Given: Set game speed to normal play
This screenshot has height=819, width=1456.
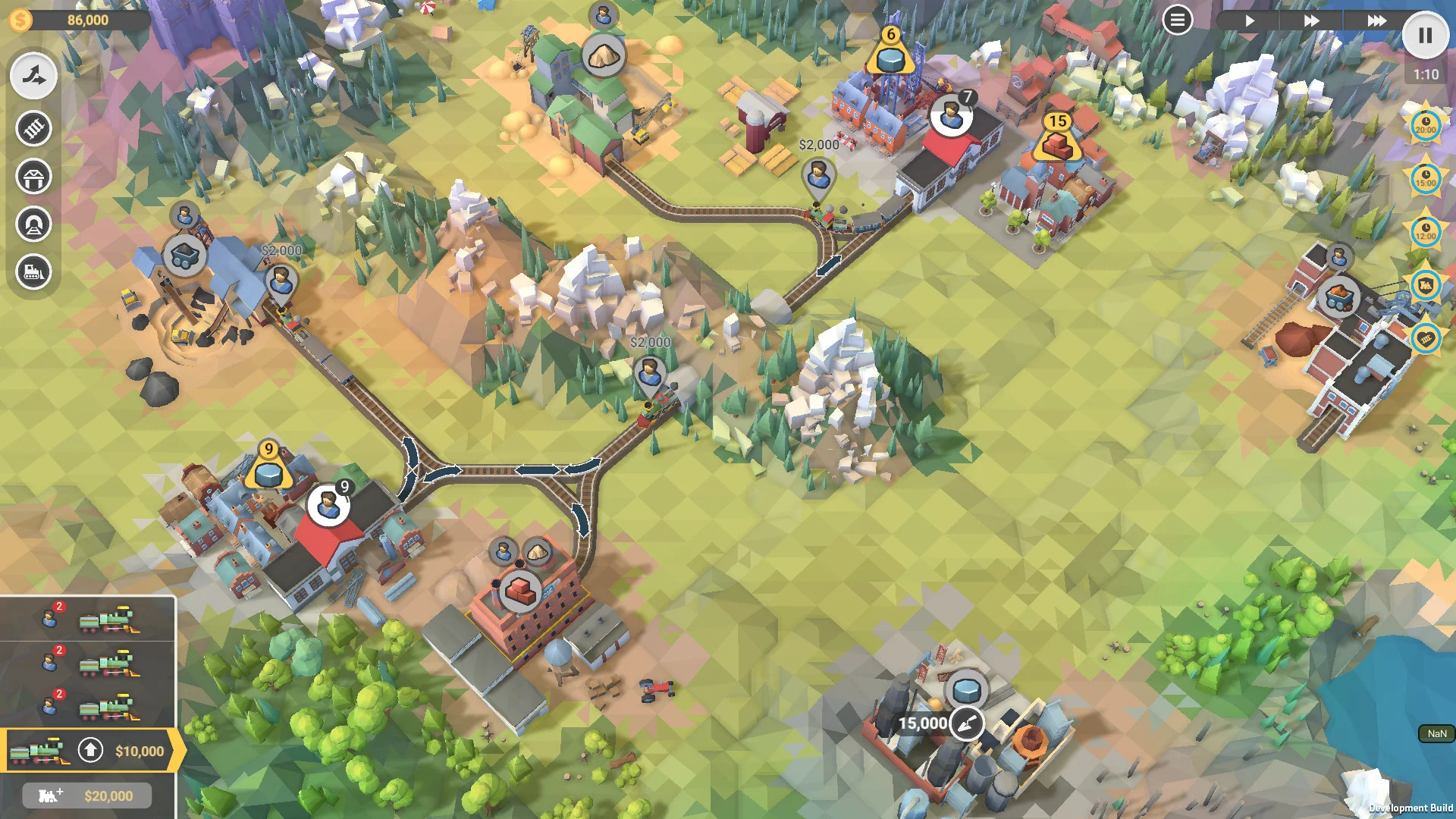Looking at the screenshot, I should click(1249, 20).
